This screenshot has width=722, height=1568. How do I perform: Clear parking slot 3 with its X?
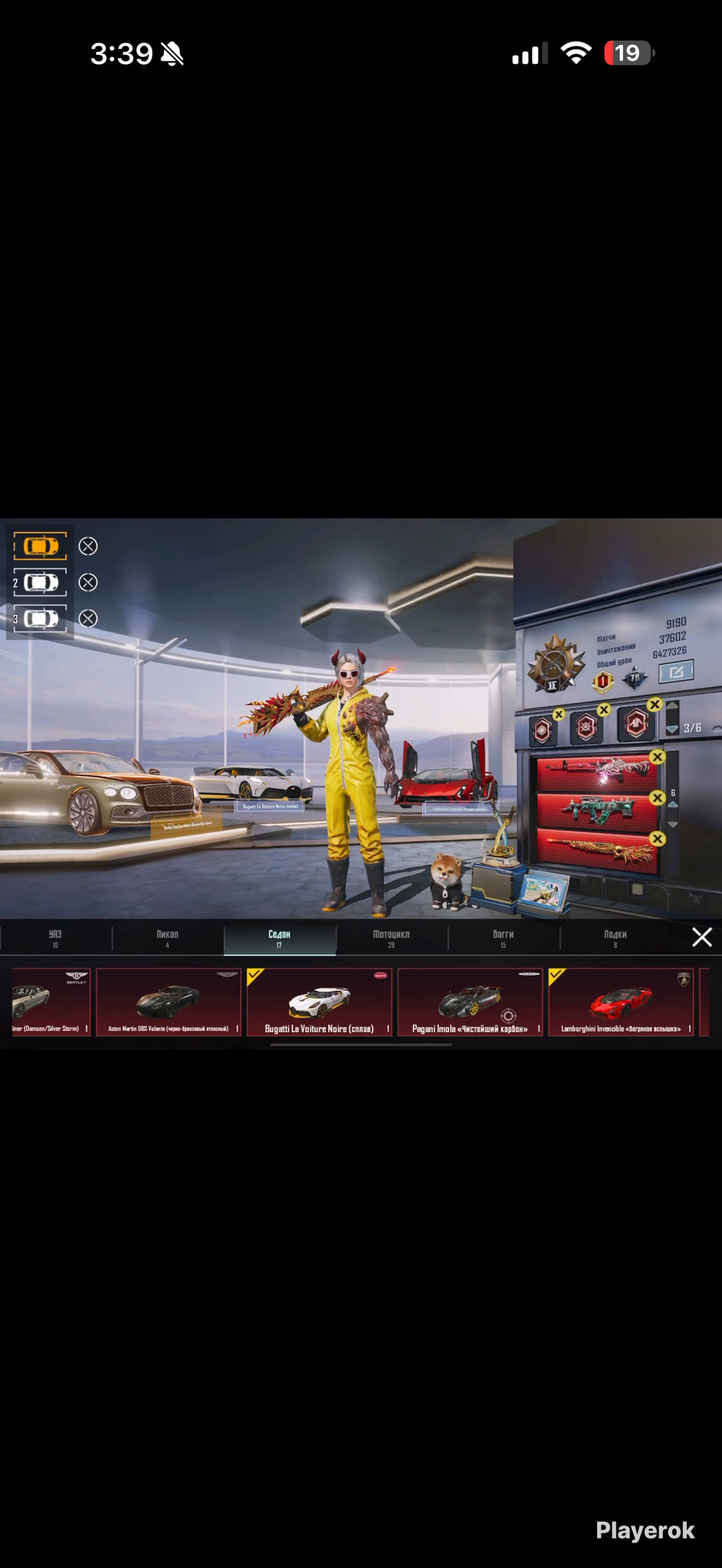(x=88, y=618)
